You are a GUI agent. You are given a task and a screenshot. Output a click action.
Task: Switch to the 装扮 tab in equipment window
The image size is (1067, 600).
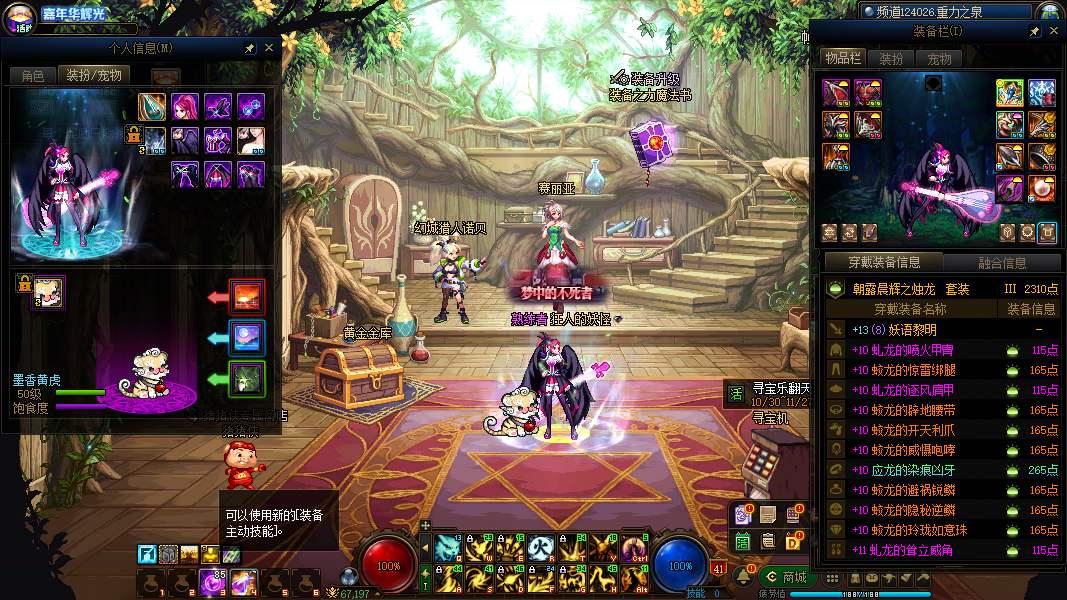coord(890,59)
